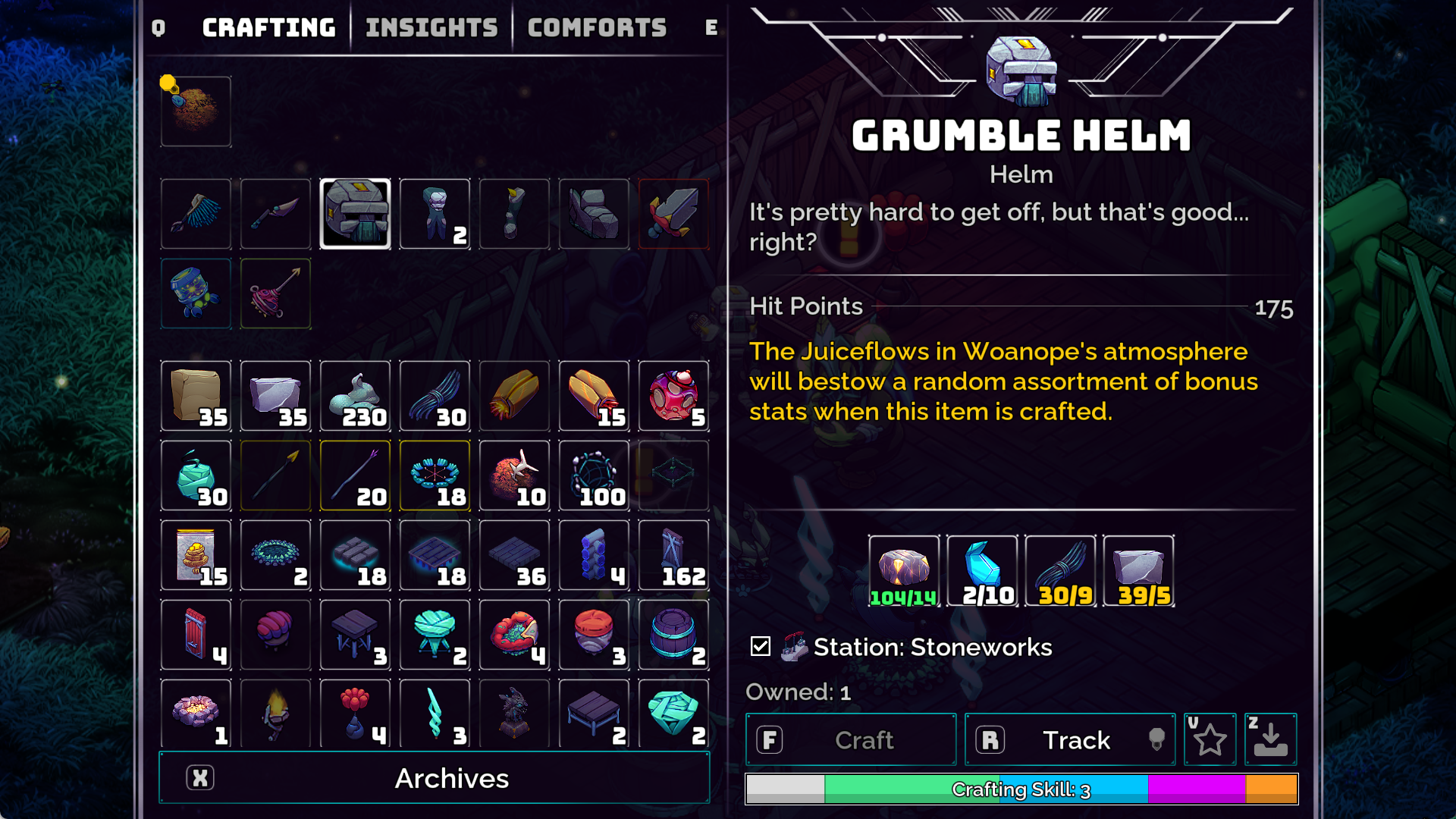
Task: Favorite this recipe with the star button
Action: click(1210, 739)
